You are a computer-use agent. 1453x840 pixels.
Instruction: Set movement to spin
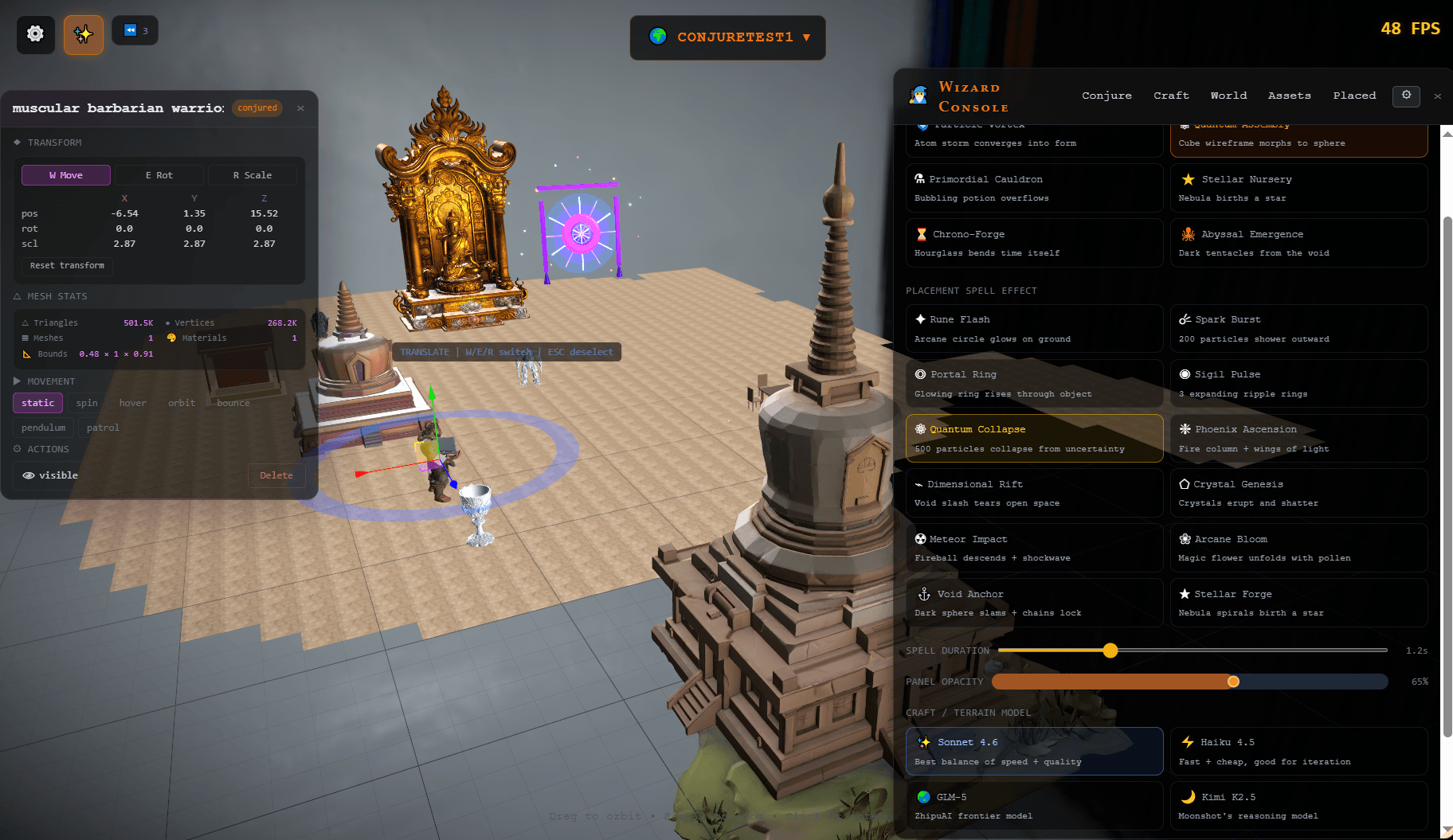pos(87,403)
